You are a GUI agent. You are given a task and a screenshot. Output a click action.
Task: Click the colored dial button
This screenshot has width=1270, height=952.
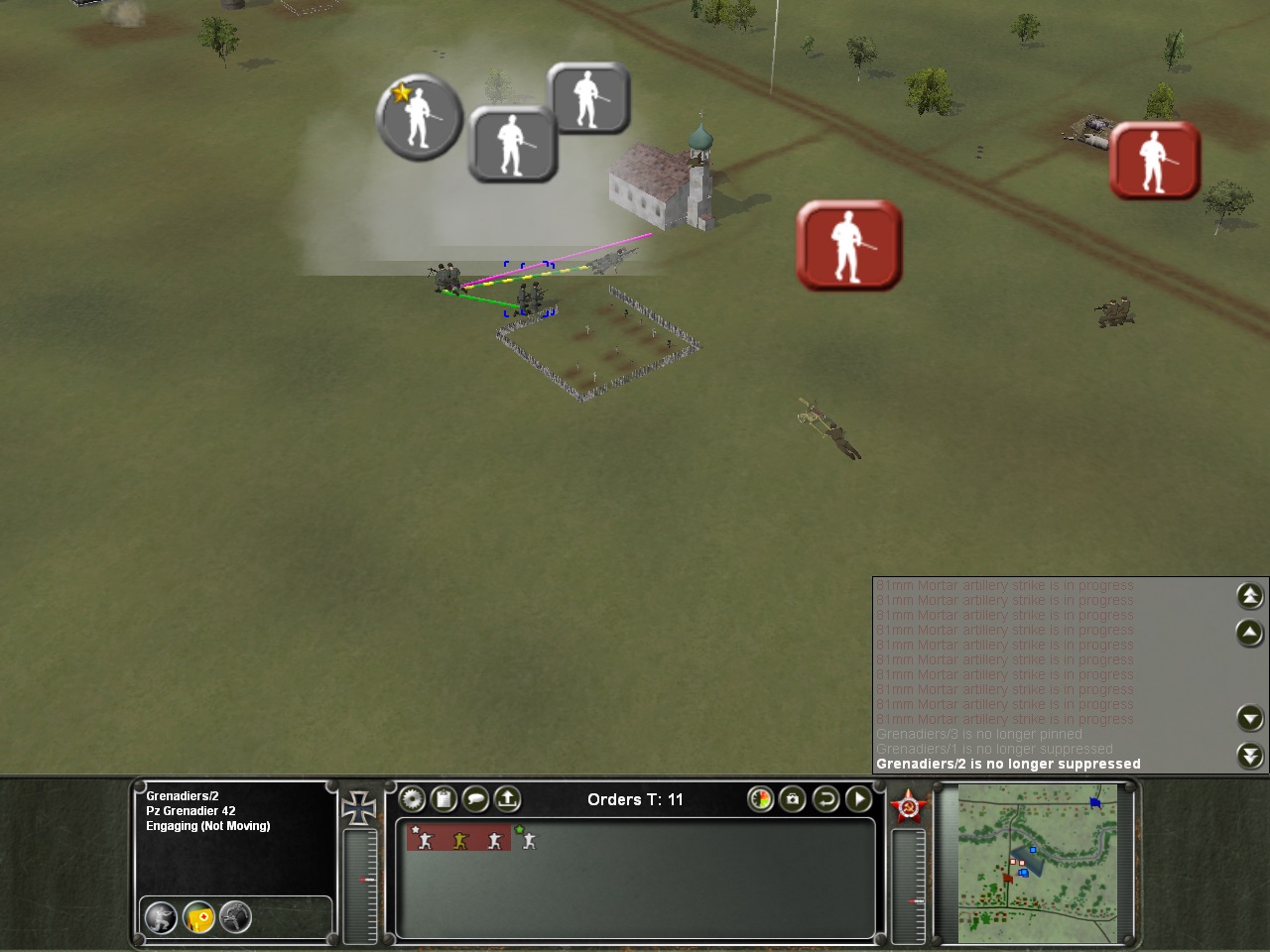coord(760,799)
